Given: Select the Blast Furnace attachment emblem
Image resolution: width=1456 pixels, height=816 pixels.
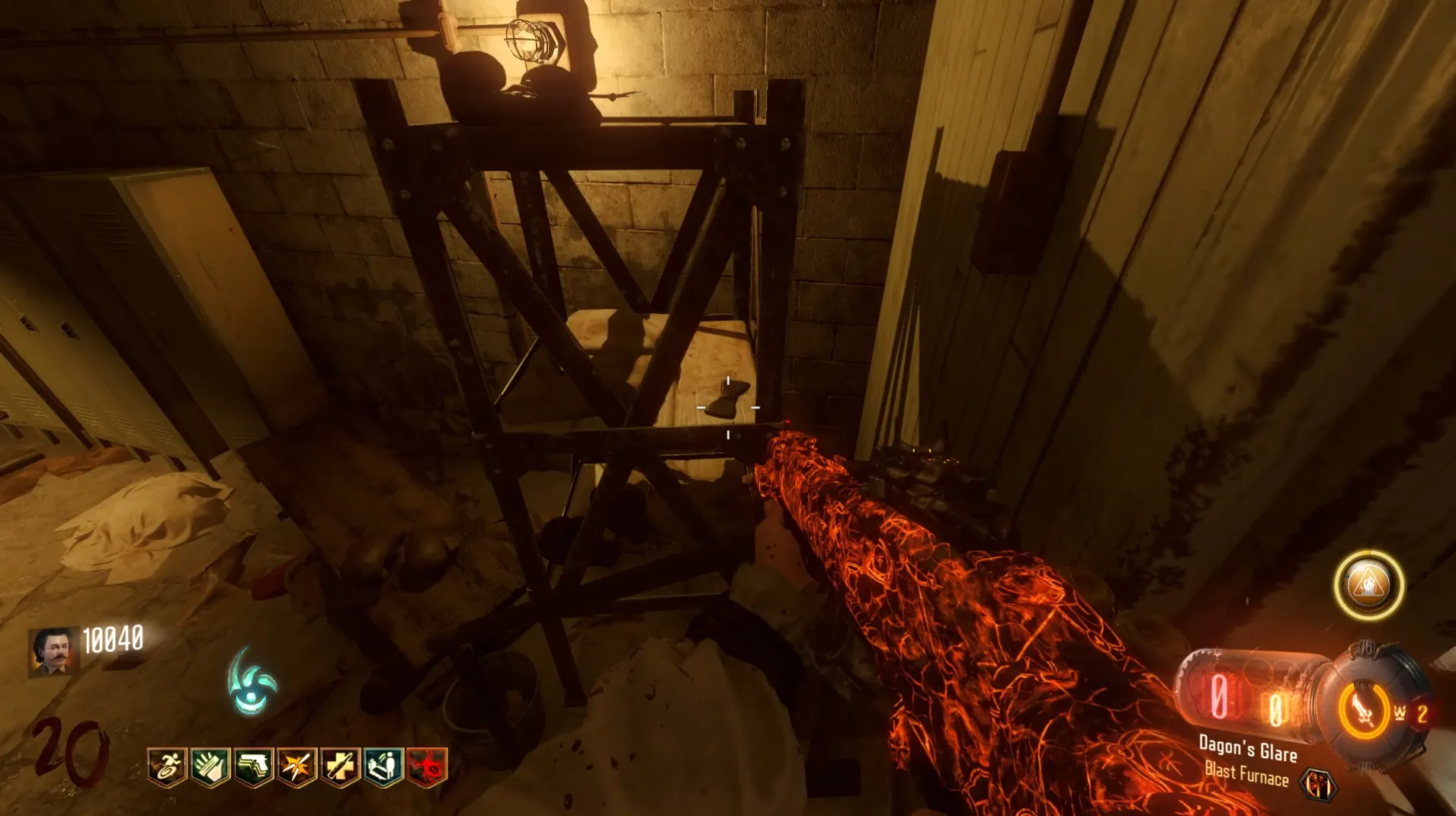Looking at the screenshot, I should pyautogui.click(x=1318, y=785).
